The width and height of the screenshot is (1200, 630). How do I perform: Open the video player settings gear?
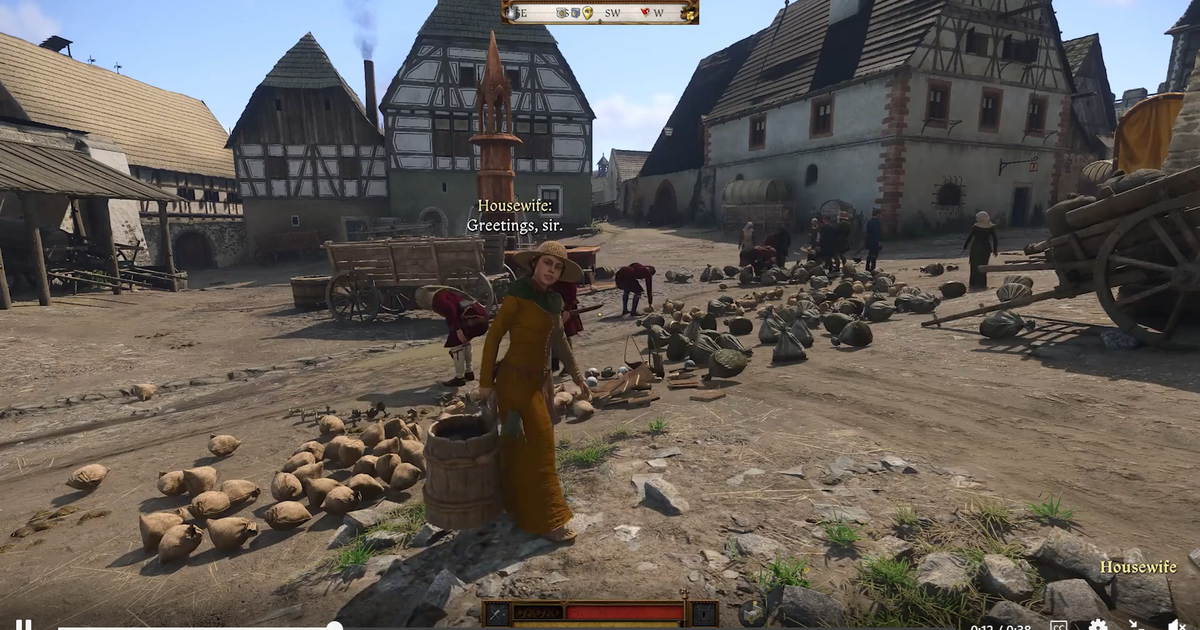click(x=1098, y=626)
